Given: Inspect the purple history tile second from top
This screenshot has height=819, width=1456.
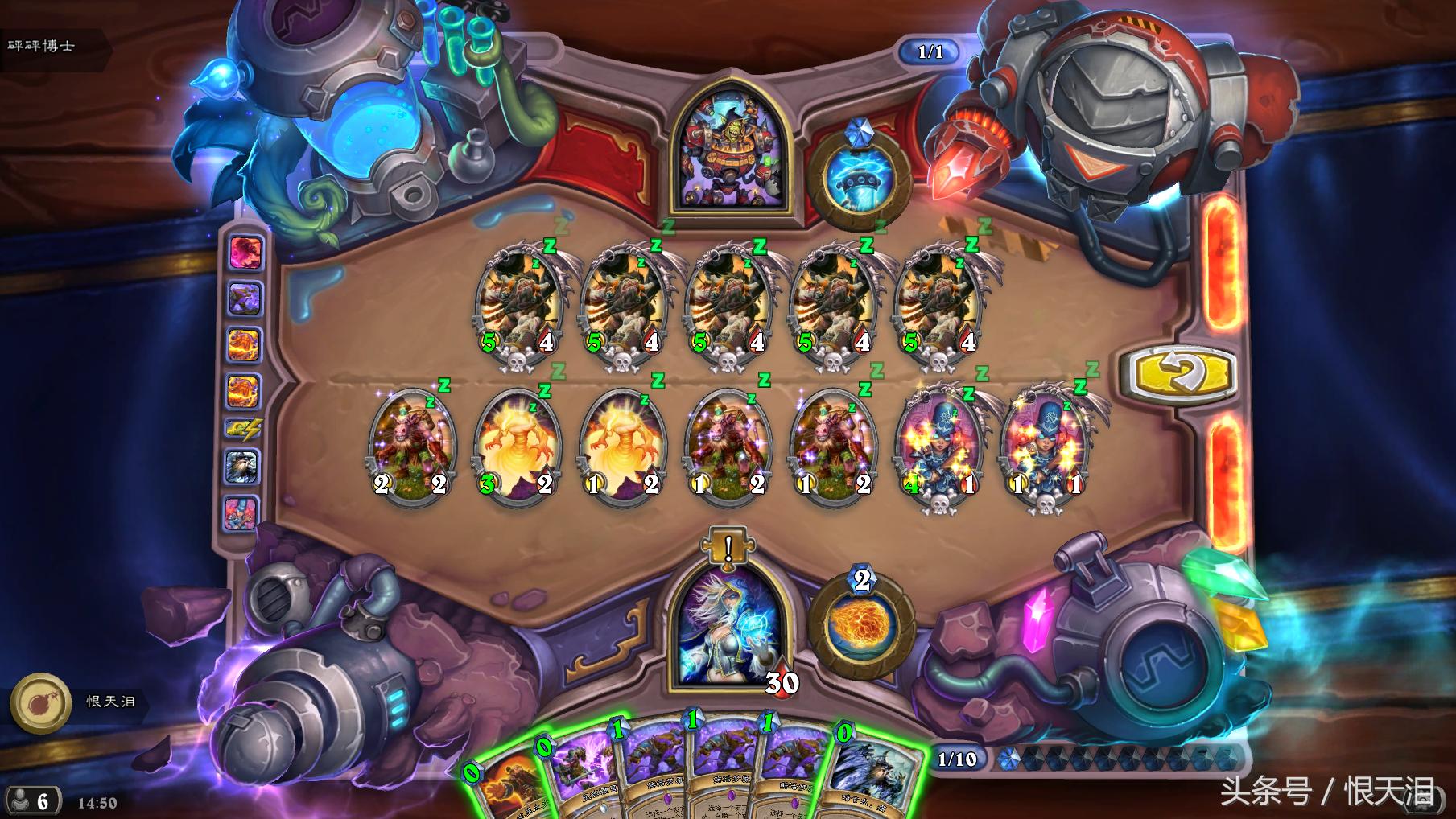Looking at the screenshot, I should click(x=244, y=298).
